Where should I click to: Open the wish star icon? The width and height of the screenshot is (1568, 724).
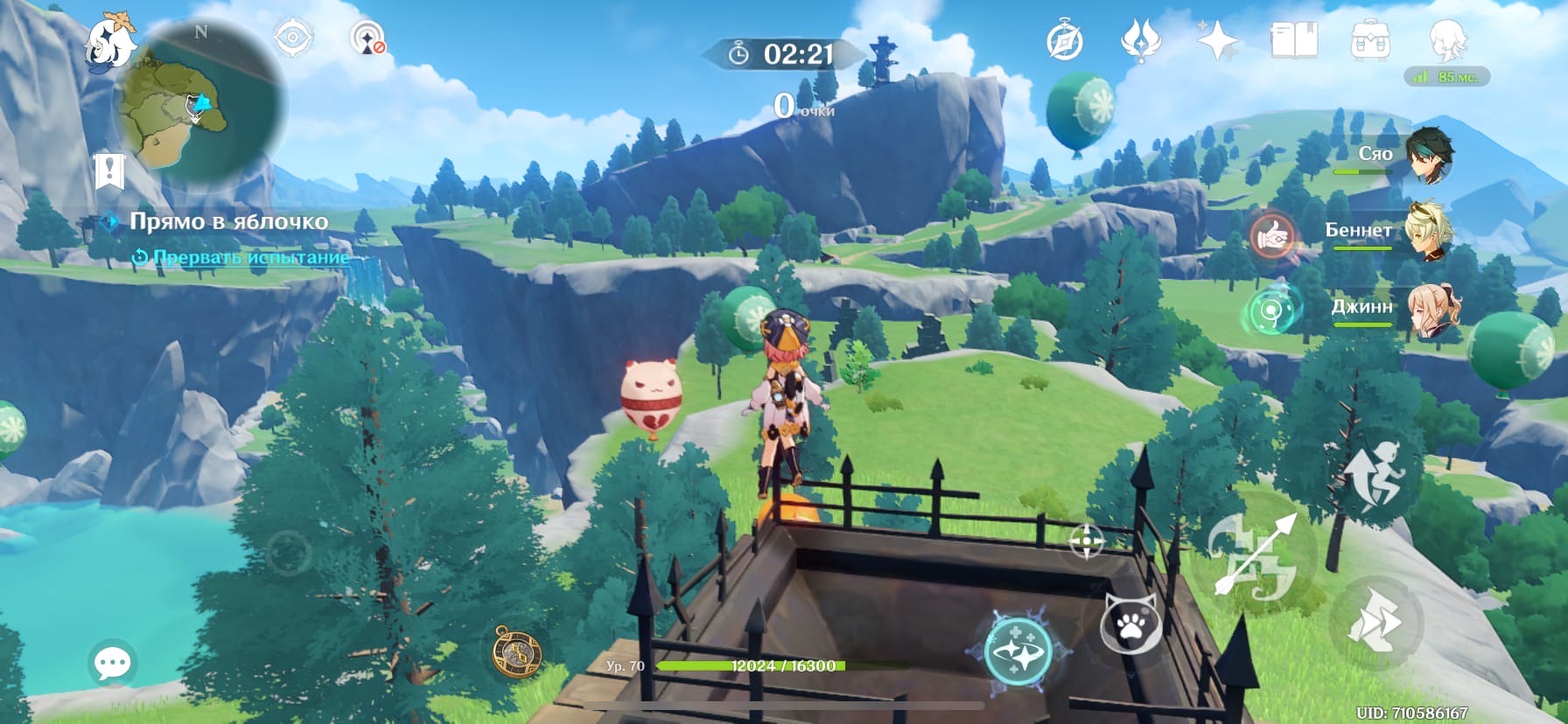tap(1217, 40)
